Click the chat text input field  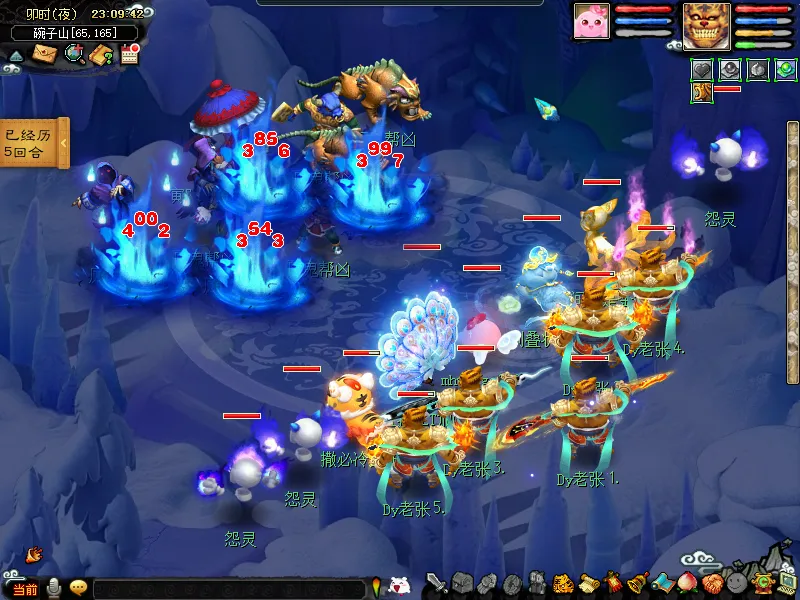tap(230, 589)
